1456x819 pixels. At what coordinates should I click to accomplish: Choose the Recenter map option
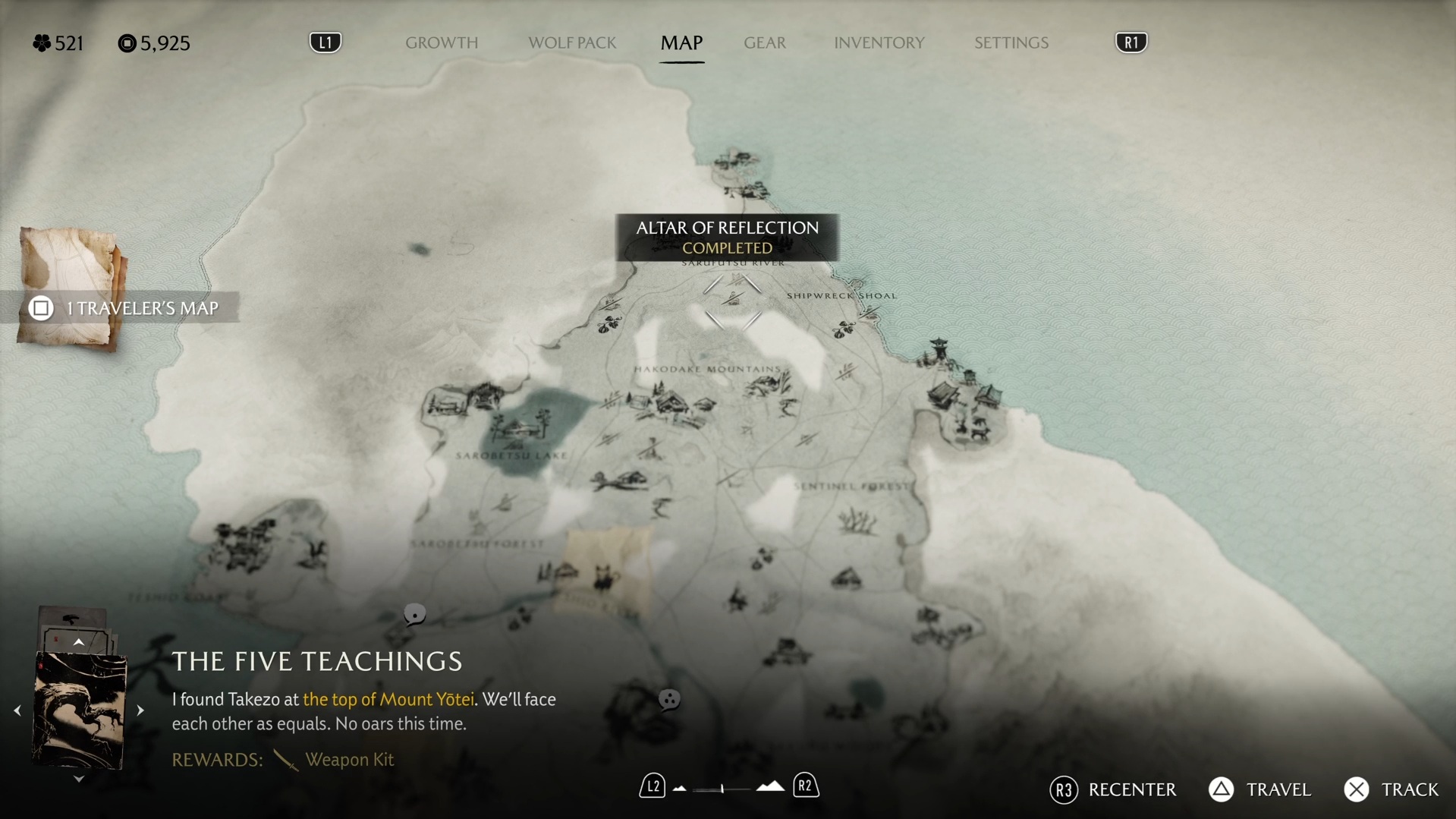(x=1113, y=789)
